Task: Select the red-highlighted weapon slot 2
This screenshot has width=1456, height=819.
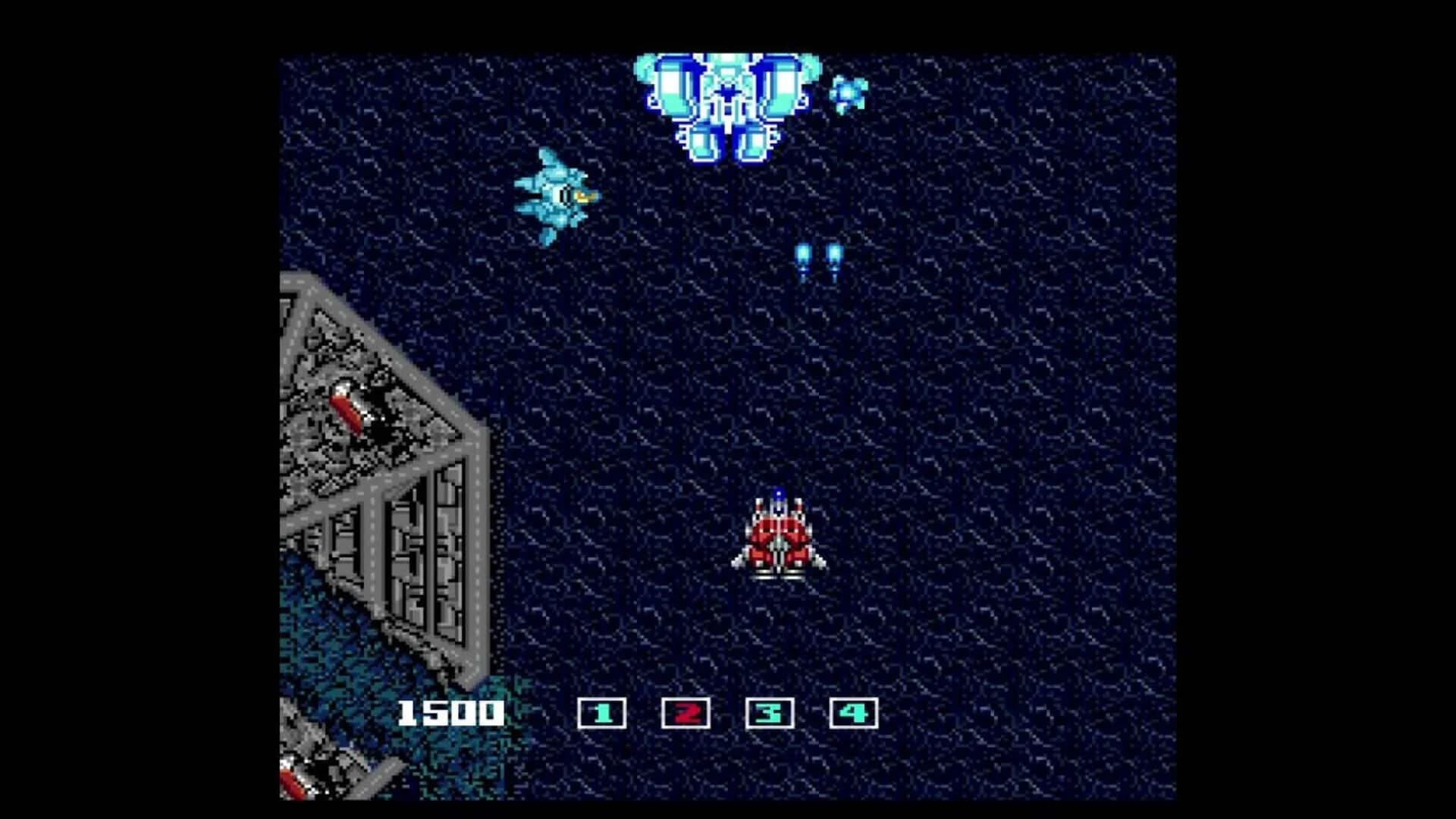Action: point(686,711)
